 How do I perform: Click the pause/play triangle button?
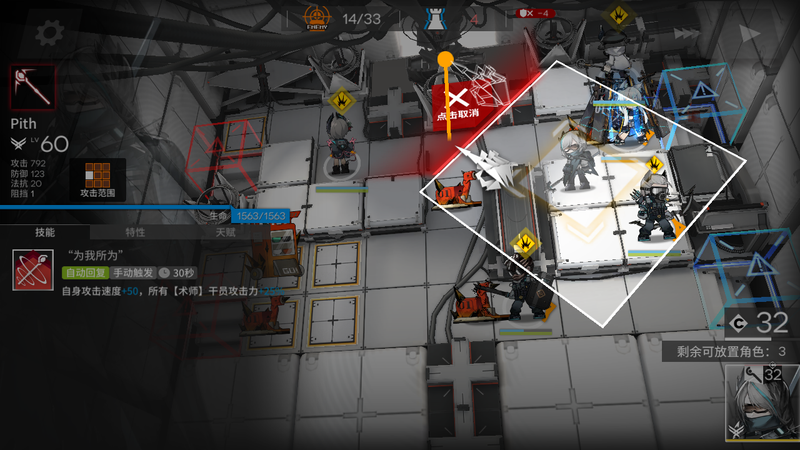pyautogui.click(x=752, y=32)
